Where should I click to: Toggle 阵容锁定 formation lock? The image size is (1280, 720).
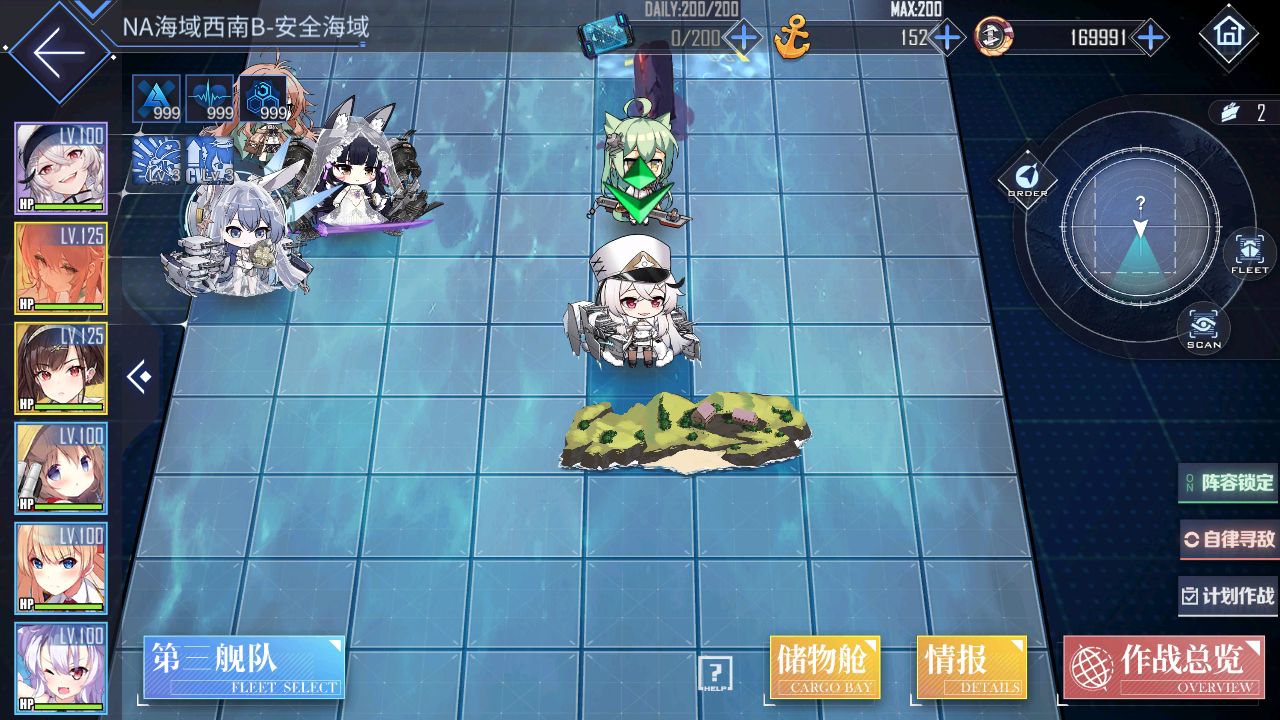point(1229,483)
